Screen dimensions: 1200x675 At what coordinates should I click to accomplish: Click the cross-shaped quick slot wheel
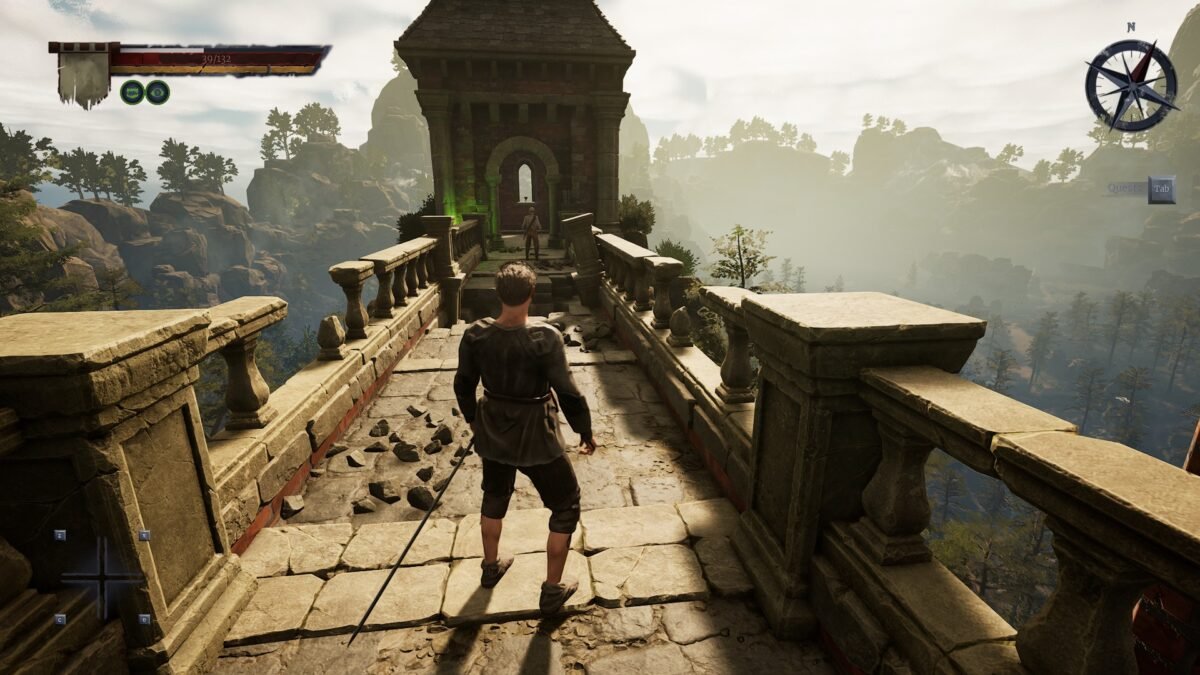[102, 577]
